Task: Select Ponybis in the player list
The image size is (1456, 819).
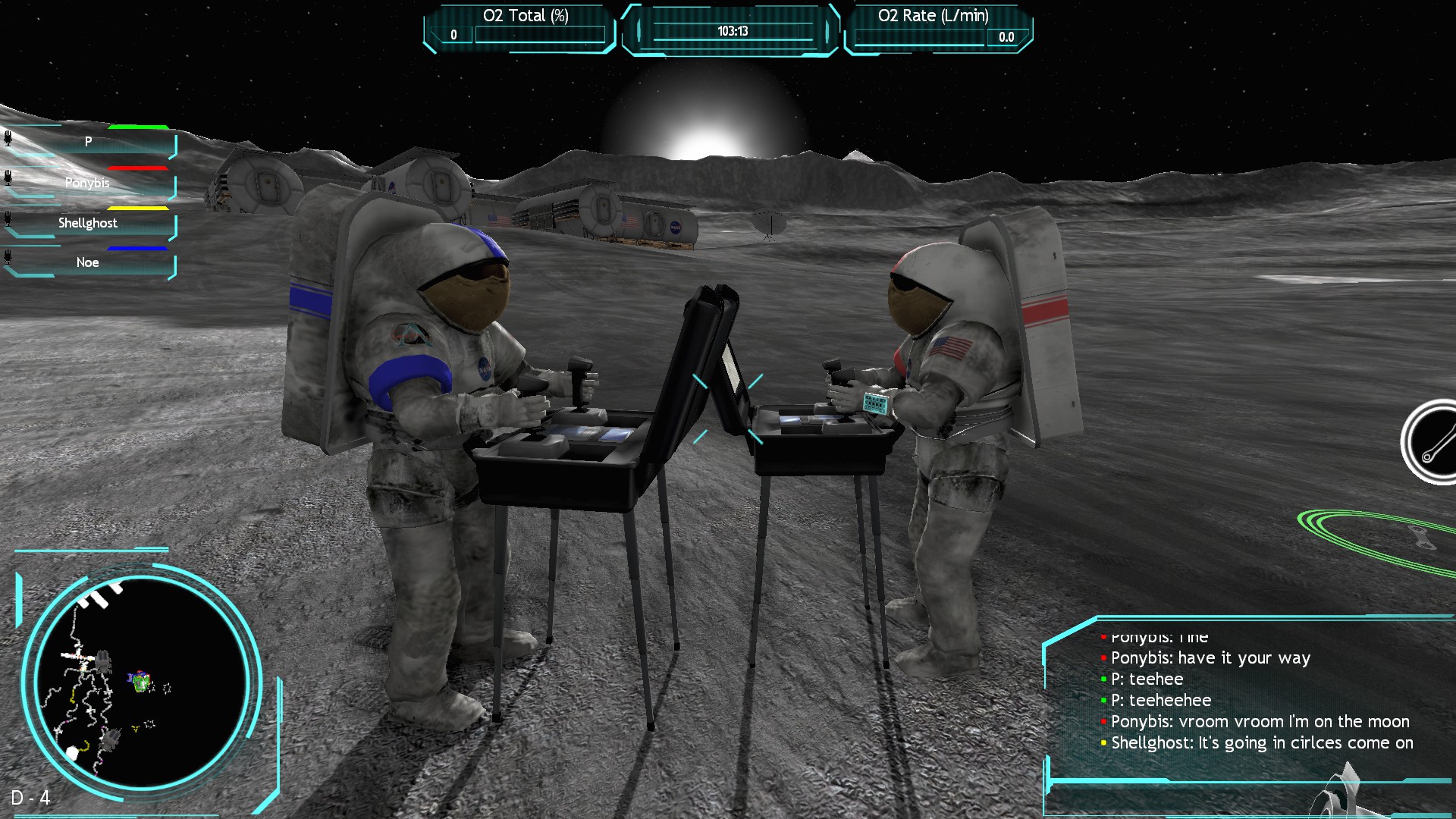Action: [89, 183]
